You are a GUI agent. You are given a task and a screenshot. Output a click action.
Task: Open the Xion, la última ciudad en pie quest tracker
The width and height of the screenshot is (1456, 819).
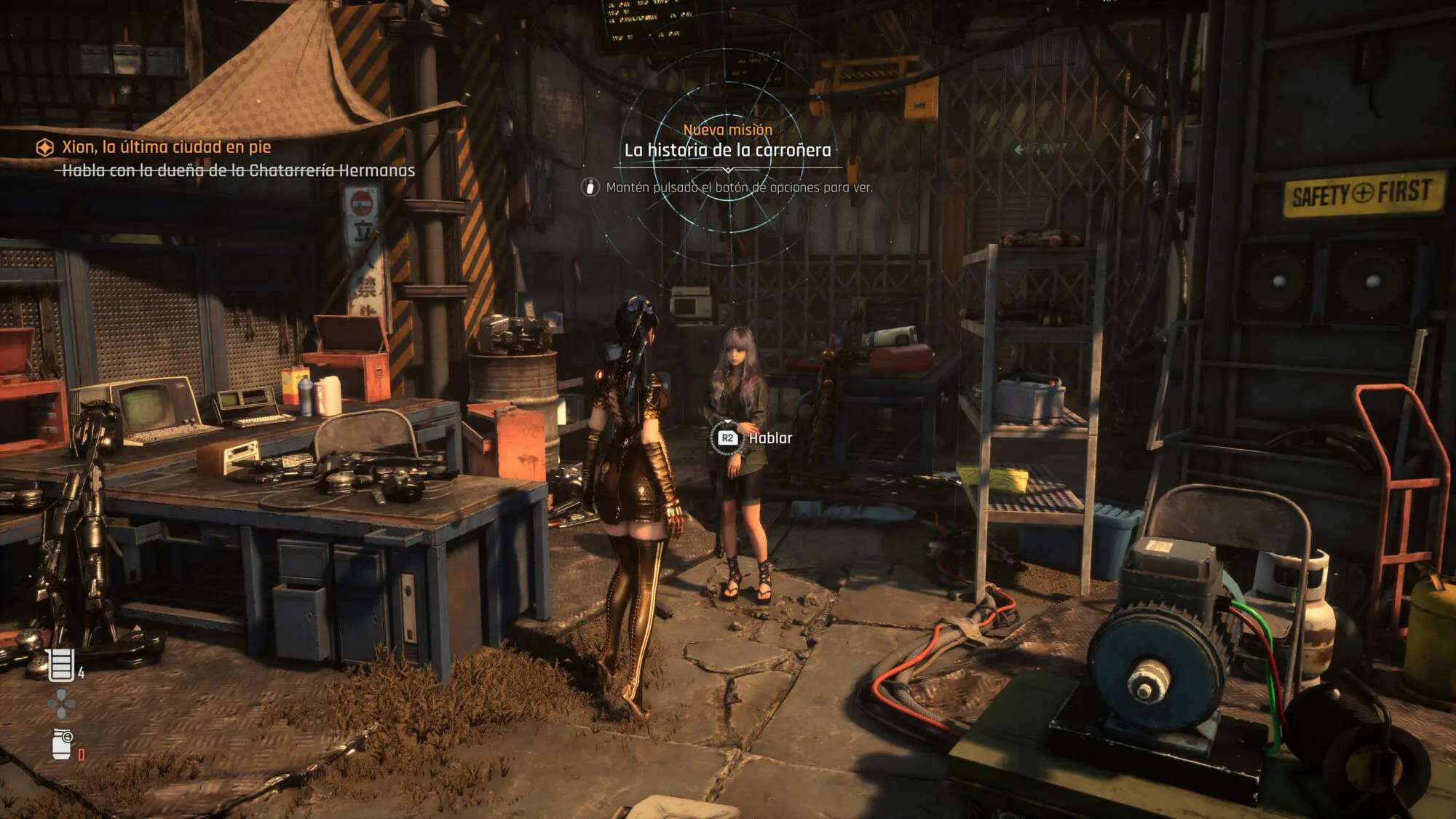click(165, 147)
